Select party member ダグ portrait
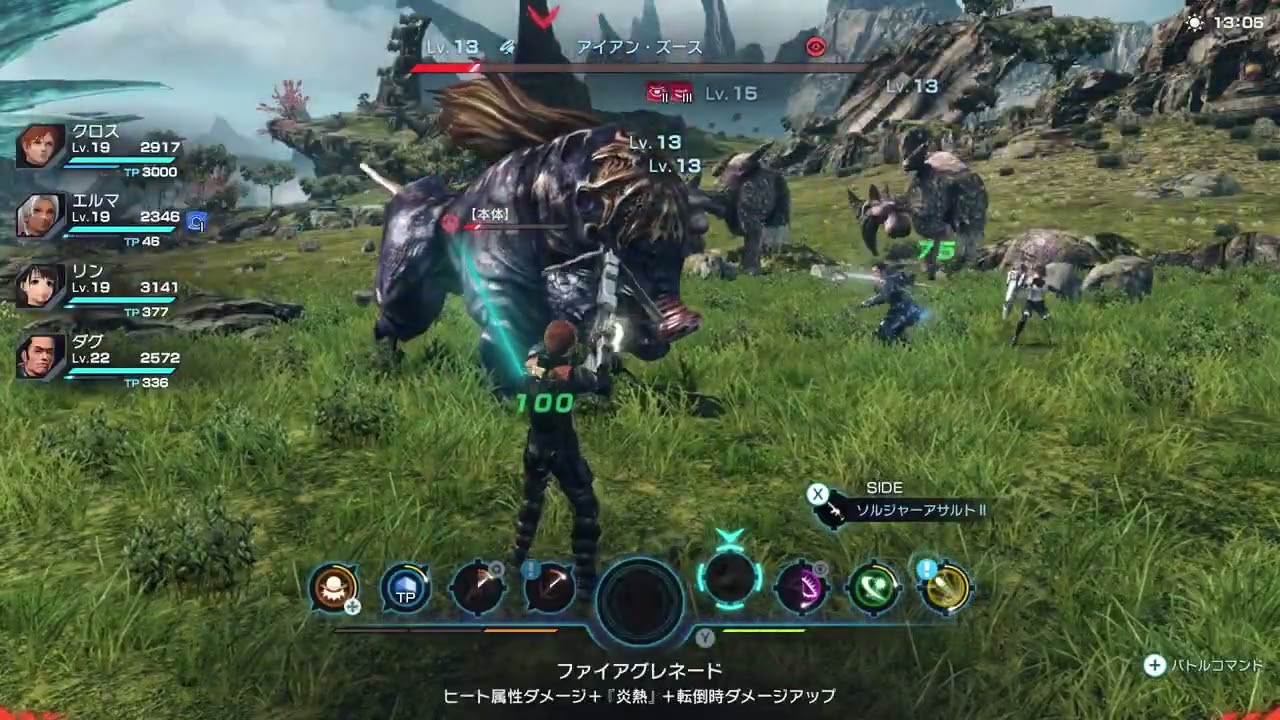 (41, 357)
